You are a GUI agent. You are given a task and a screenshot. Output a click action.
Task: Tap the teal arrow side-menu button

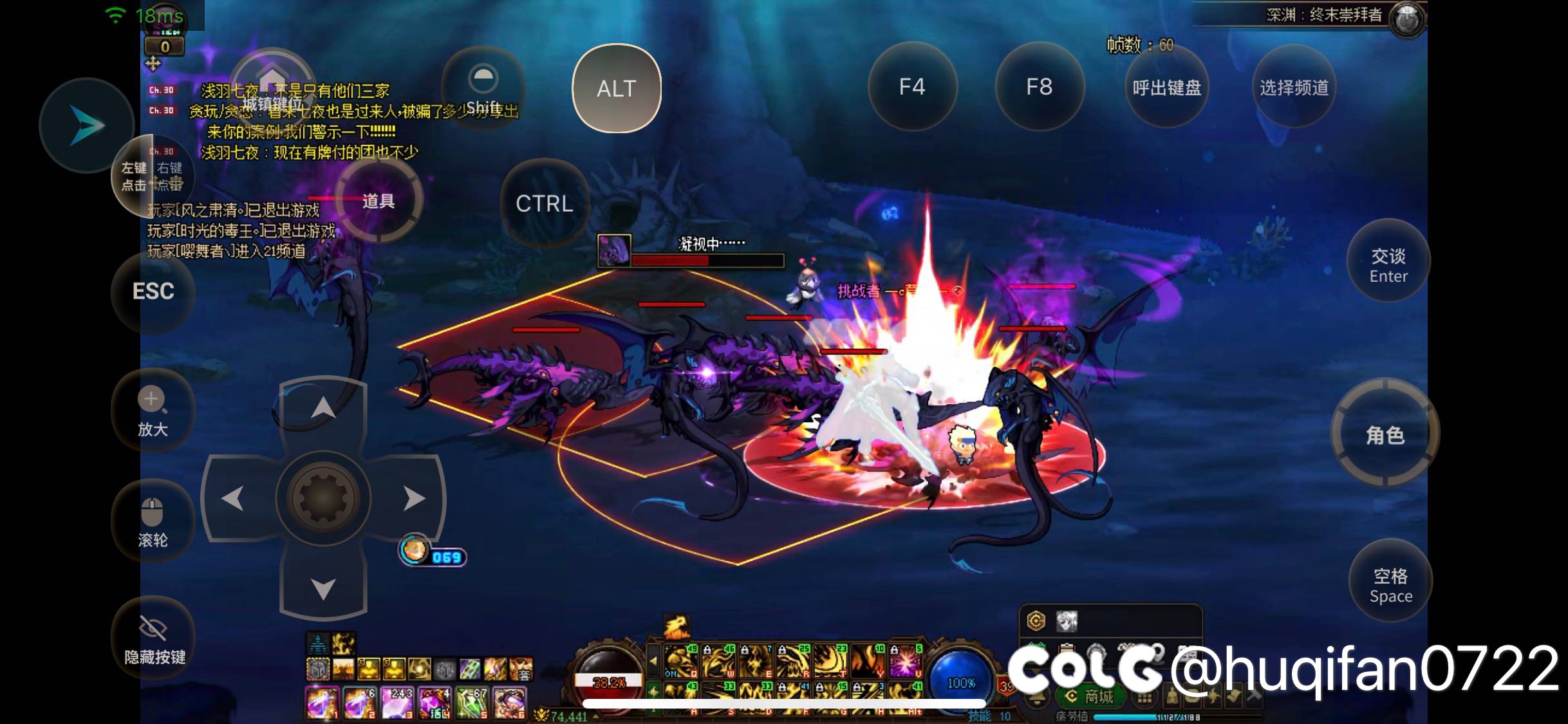[86, 125]
